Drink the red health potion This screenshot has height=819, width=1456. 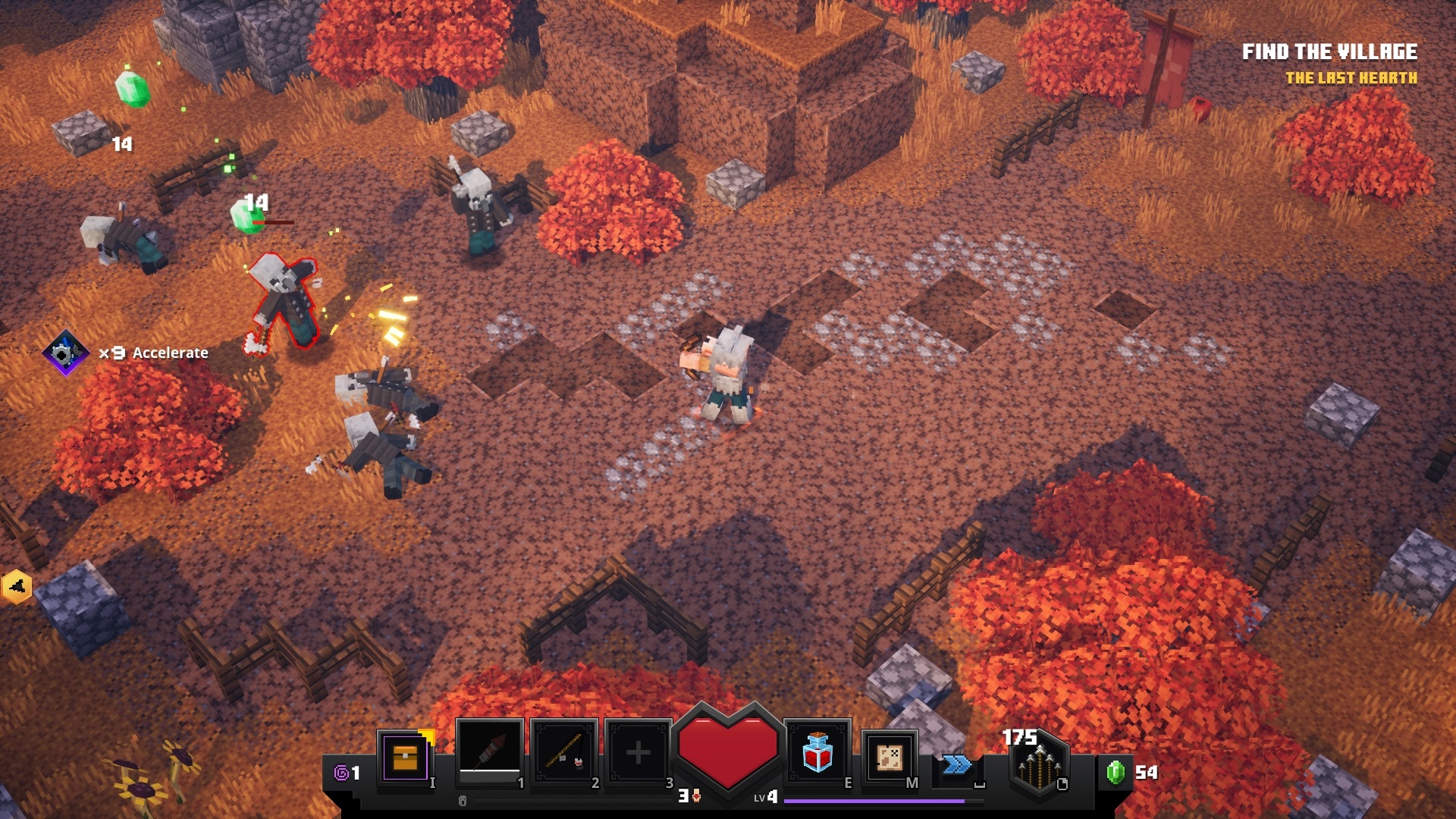(817, 753)
